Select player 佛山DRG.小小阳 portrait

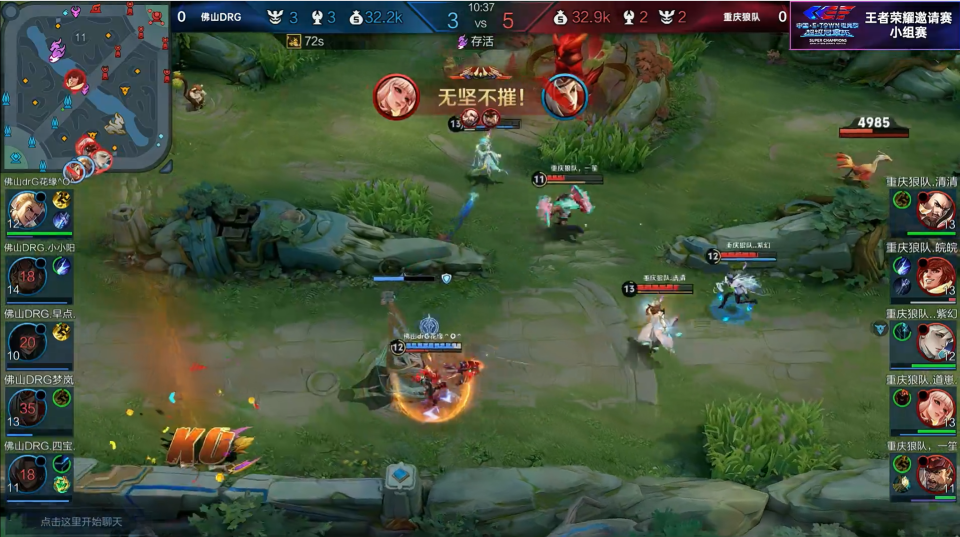pos(27,276)
